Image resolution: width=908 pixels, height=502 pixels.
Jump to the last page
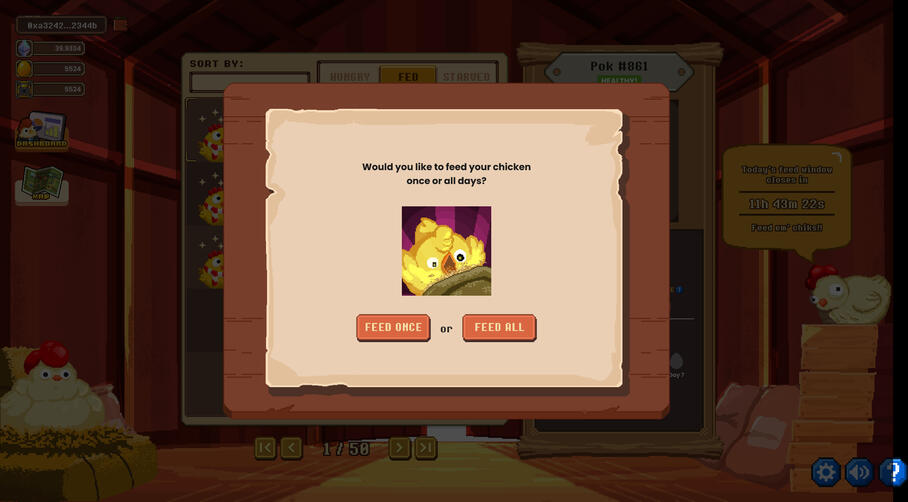(426, 448)
